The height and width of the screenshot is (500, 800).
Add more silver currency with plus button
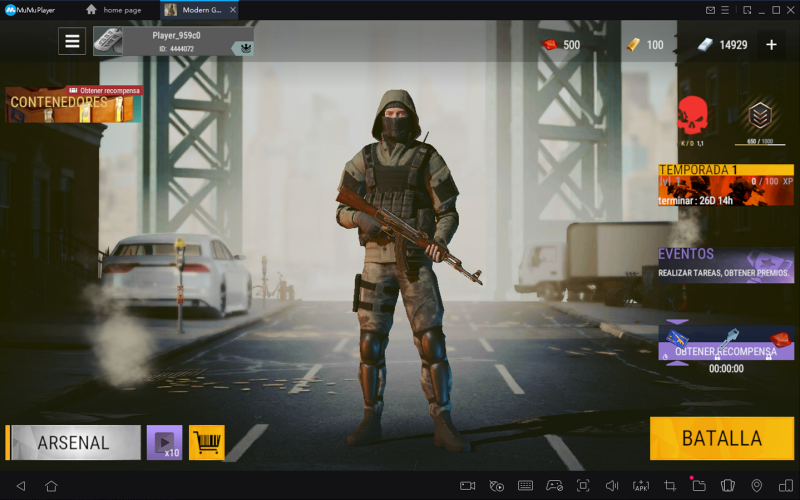pyautogui.click(x=771, y=45)
